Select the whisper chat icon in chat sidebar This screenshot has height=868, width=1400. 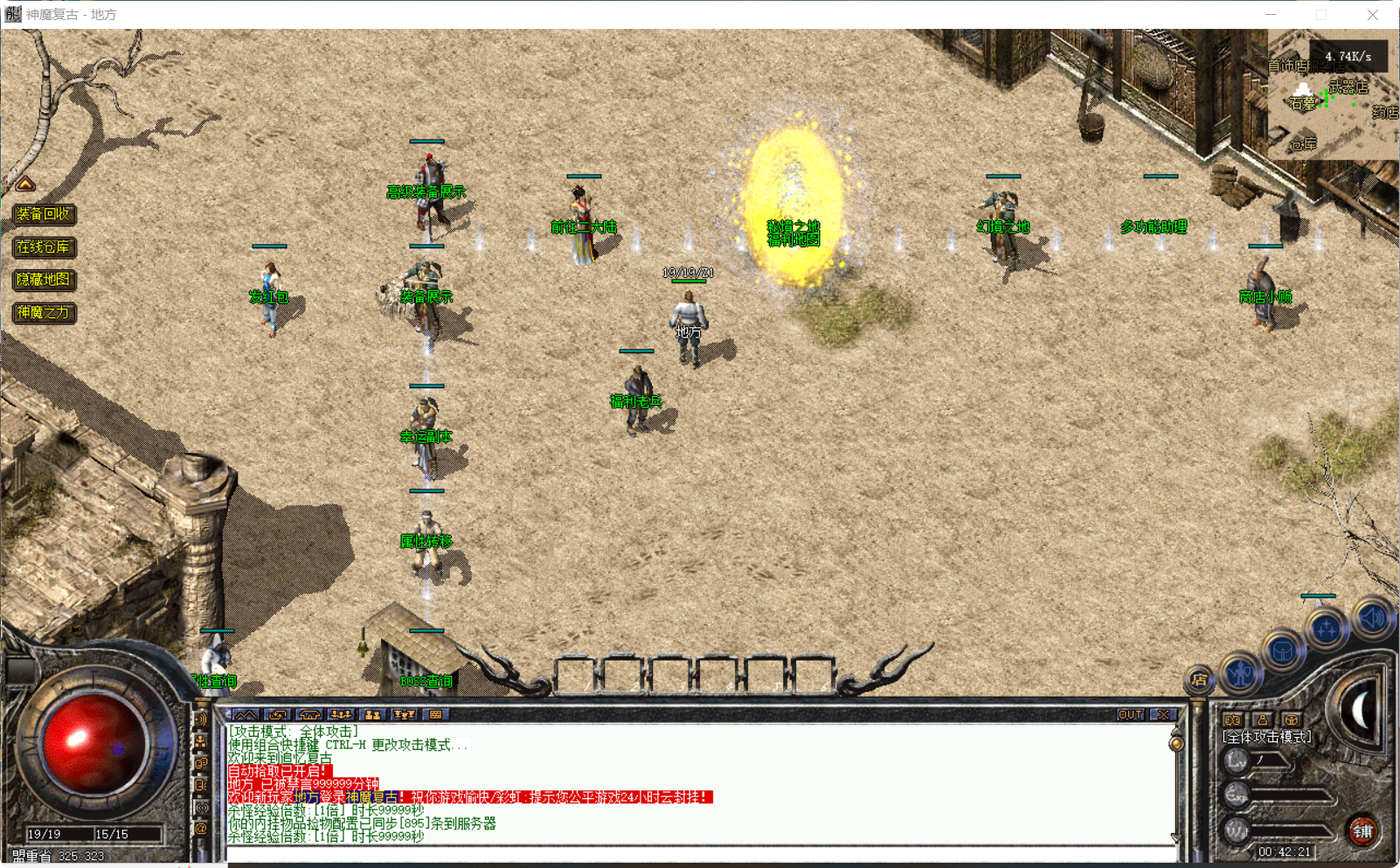point(201,762)
